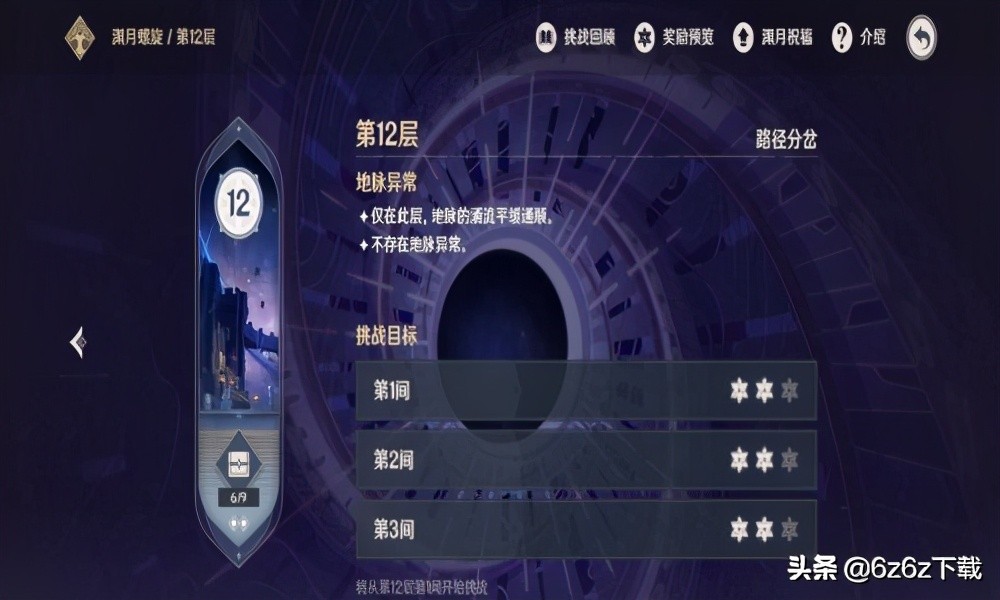Open the 挑战回顾 challenge review
Screen dimensions: 1000x600
573,38
